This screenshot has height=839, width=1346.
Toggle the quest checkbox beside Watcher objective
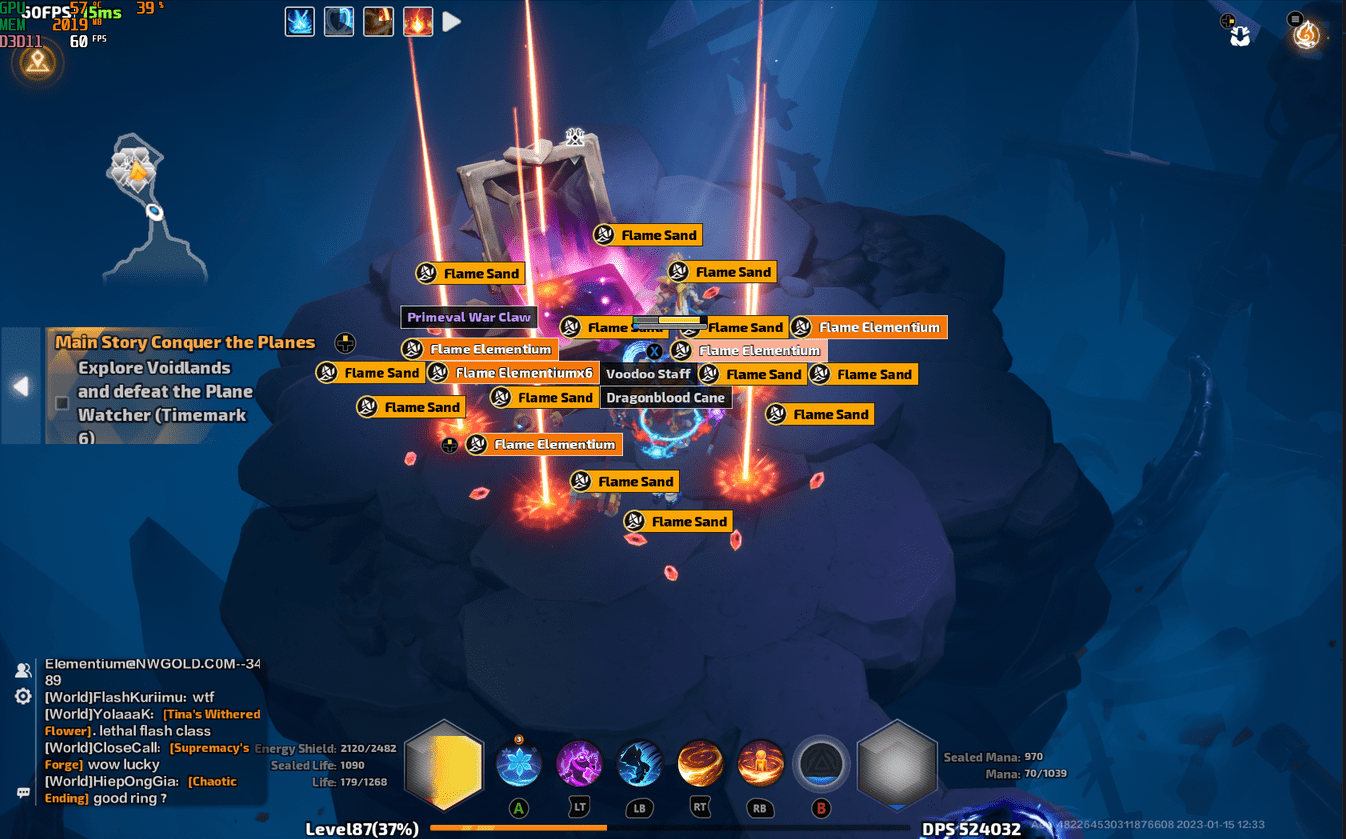[61, 404]
